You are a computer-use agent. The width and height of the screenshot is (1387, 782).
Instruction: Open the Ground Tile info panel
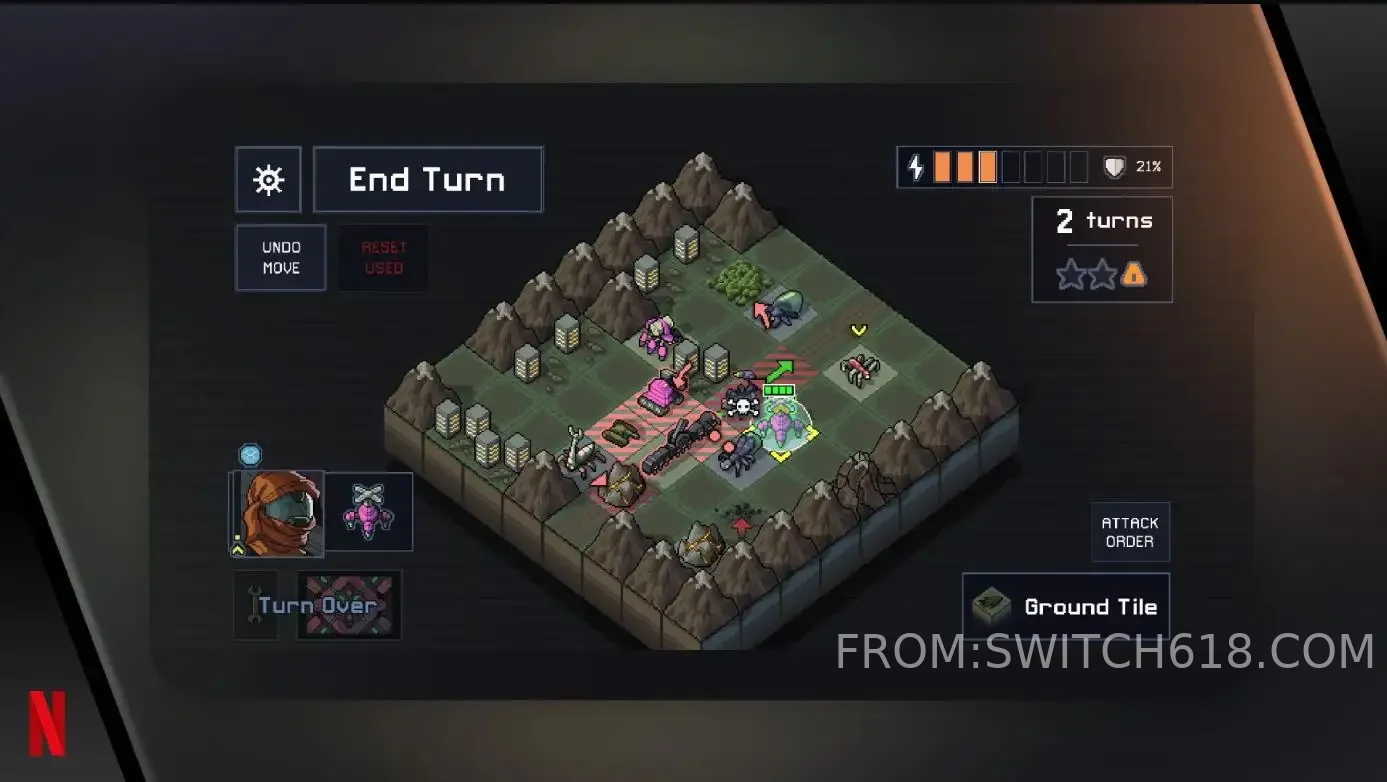click(x=1066, y=607)
